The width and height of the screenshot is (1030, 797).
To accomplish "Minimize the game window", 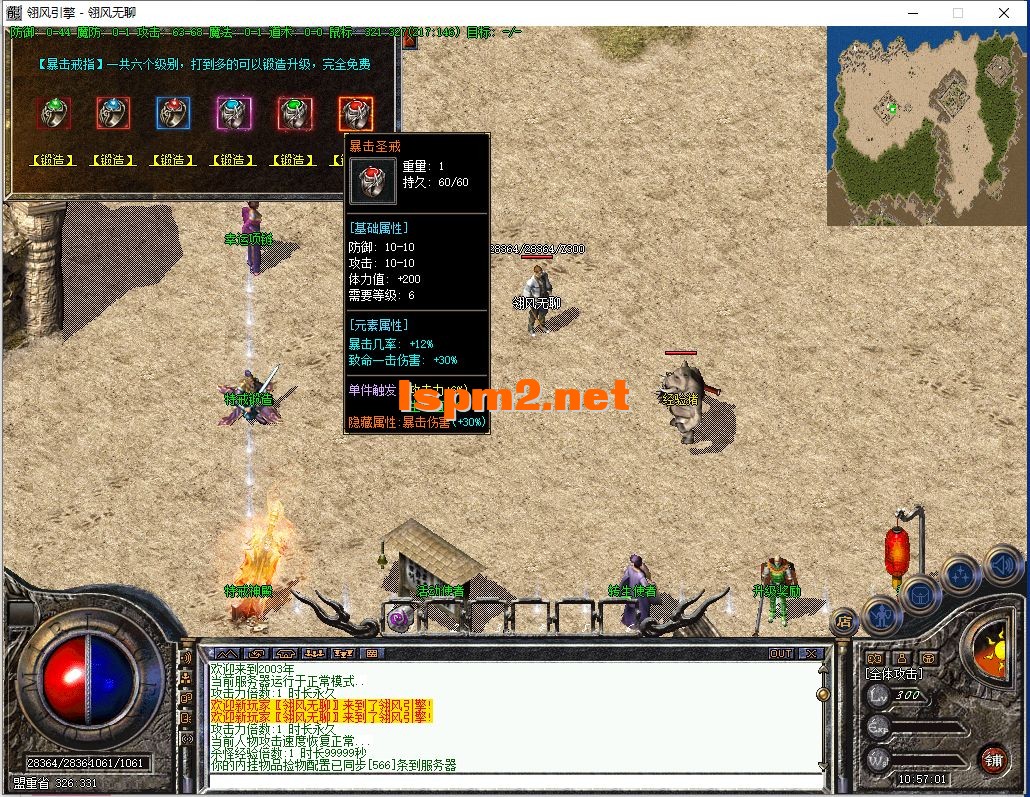I will coord(912,13).
